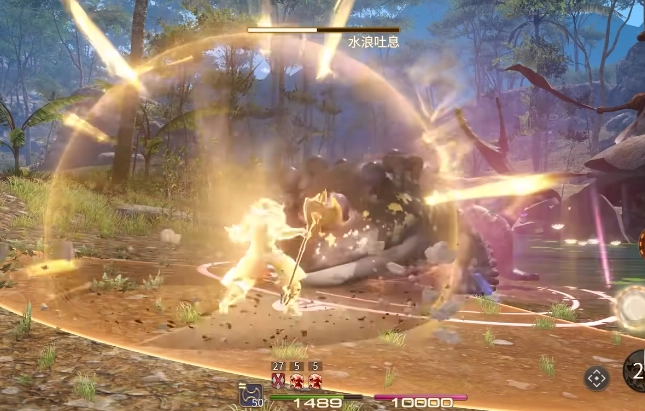This screenshot has width=645, height=411.
Task: Select the job icon showing level 50
Action: click(x=251, y=395)
